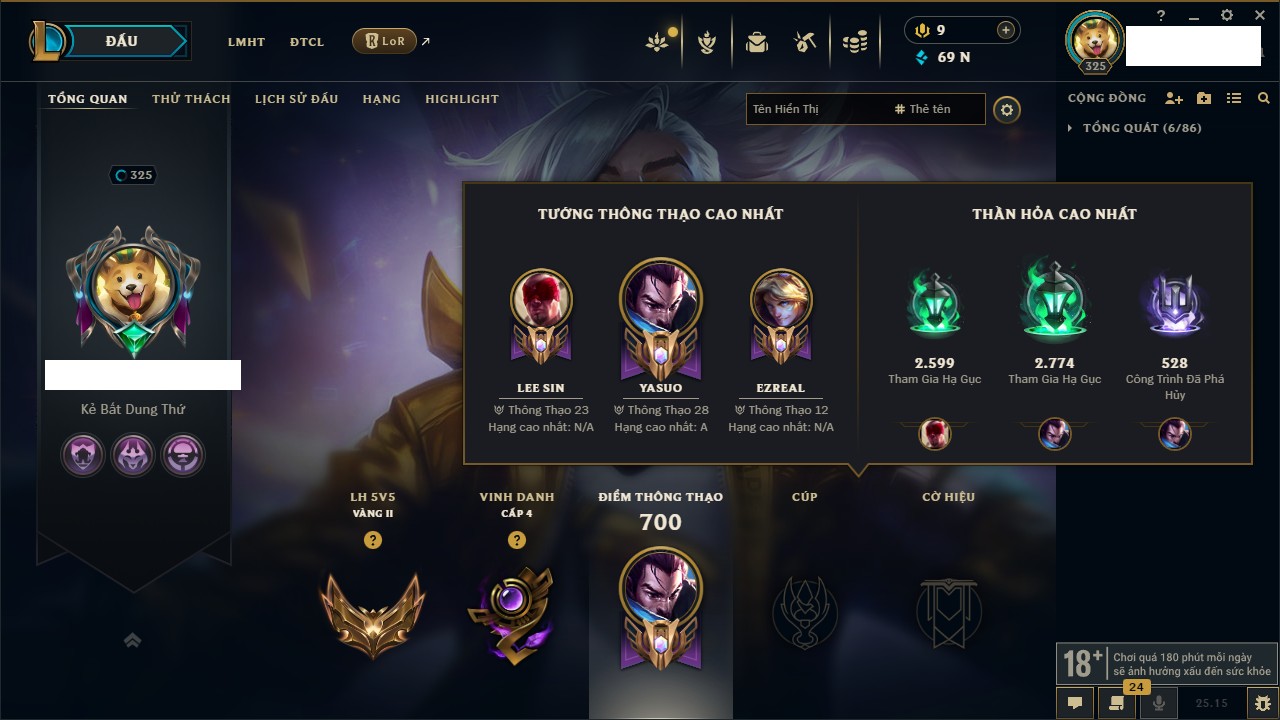Open the store coins stack icon
1280x720 pixels.
(854, 43)
